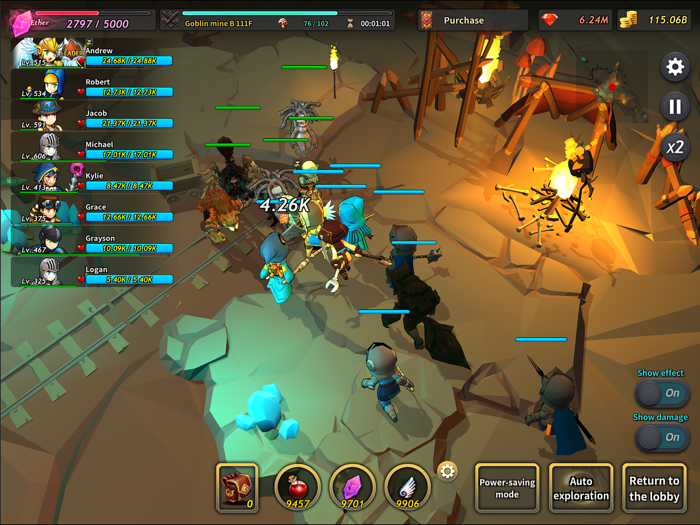700x525 pixels.
Task: Enable Auto exploration
Action: click(x=581, y=488)
